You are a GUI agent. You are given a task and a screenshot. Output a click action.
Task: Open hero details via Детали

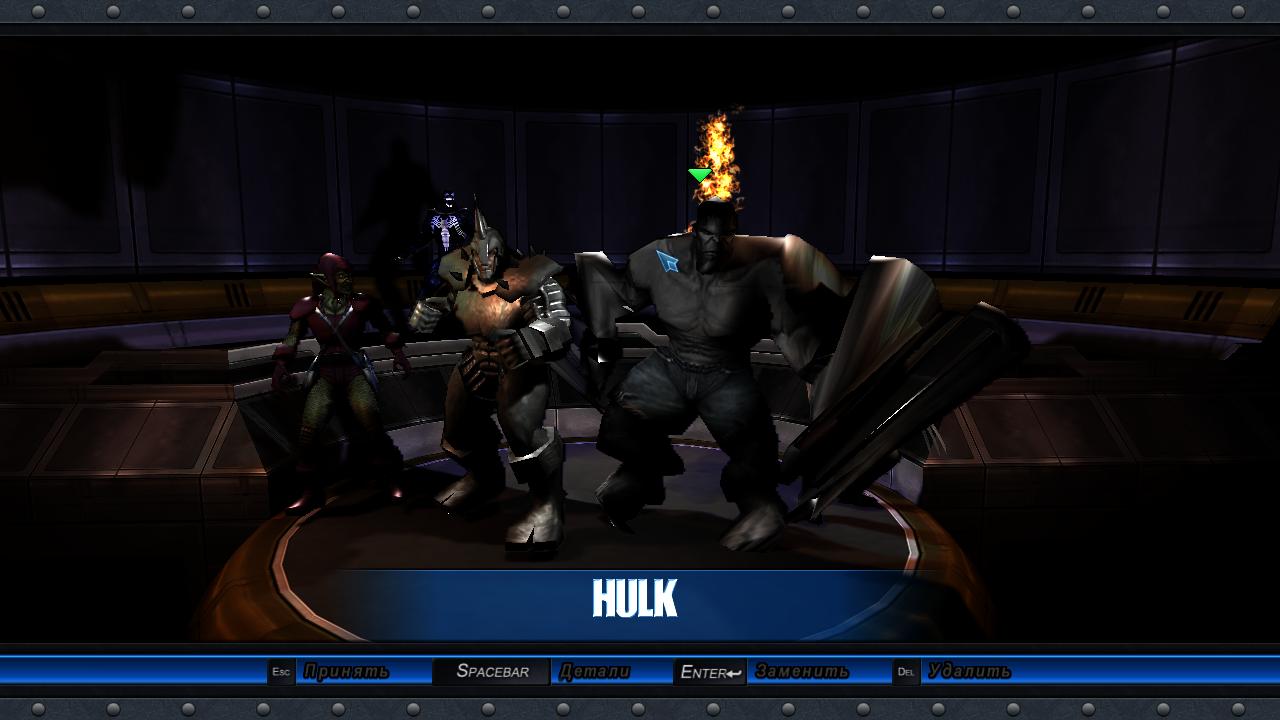pyautogui.click(x=595, y=672)
